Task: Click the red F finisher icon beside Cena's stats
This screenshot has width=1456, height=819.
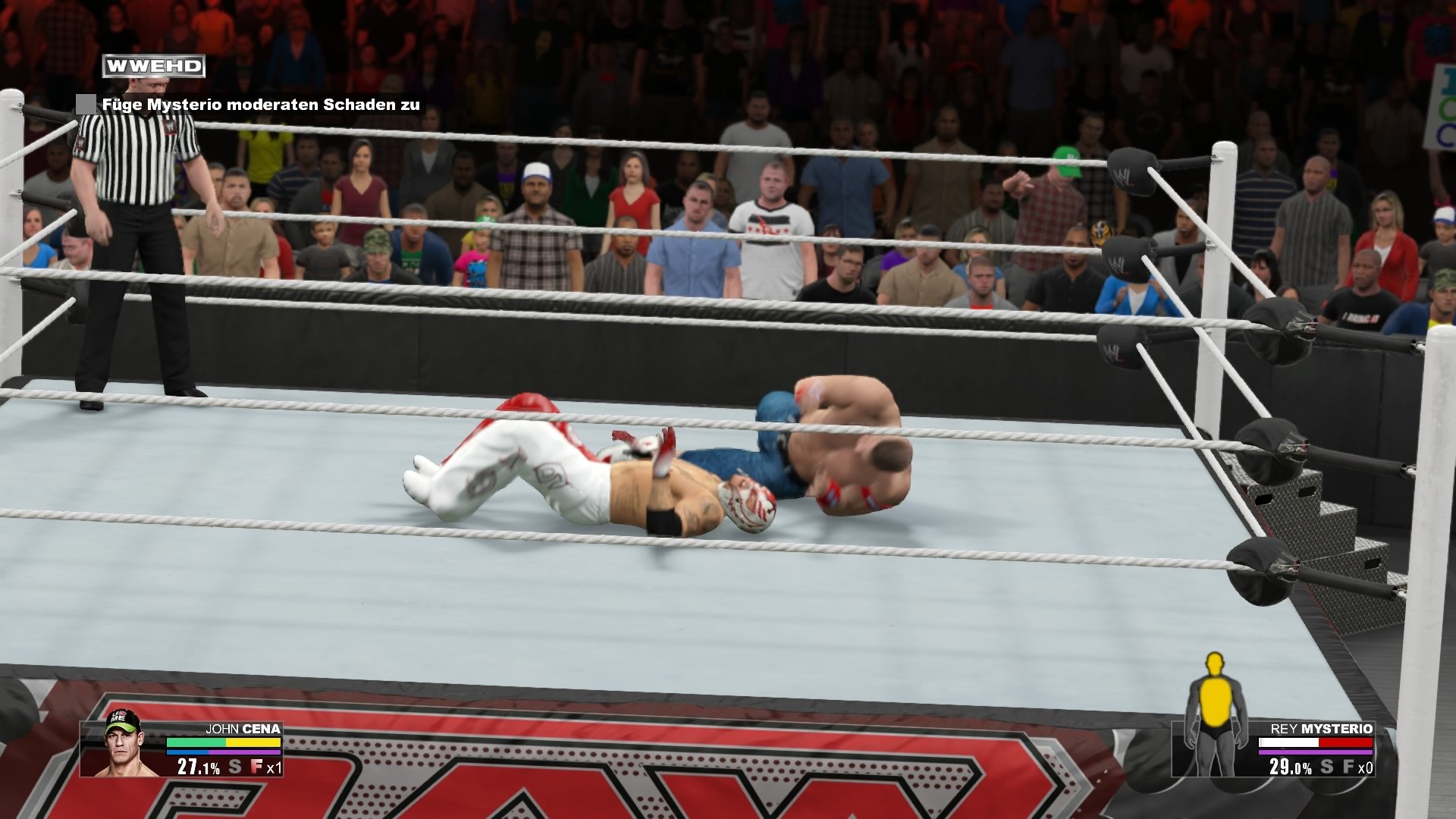Action: pyautogui.click(x=256, y=767)
